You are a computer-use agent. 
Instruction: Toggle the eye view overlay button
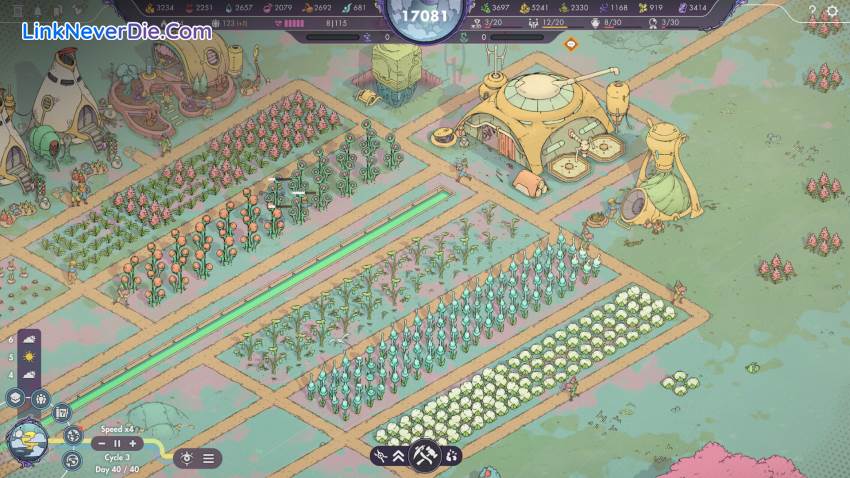[186, 458]
